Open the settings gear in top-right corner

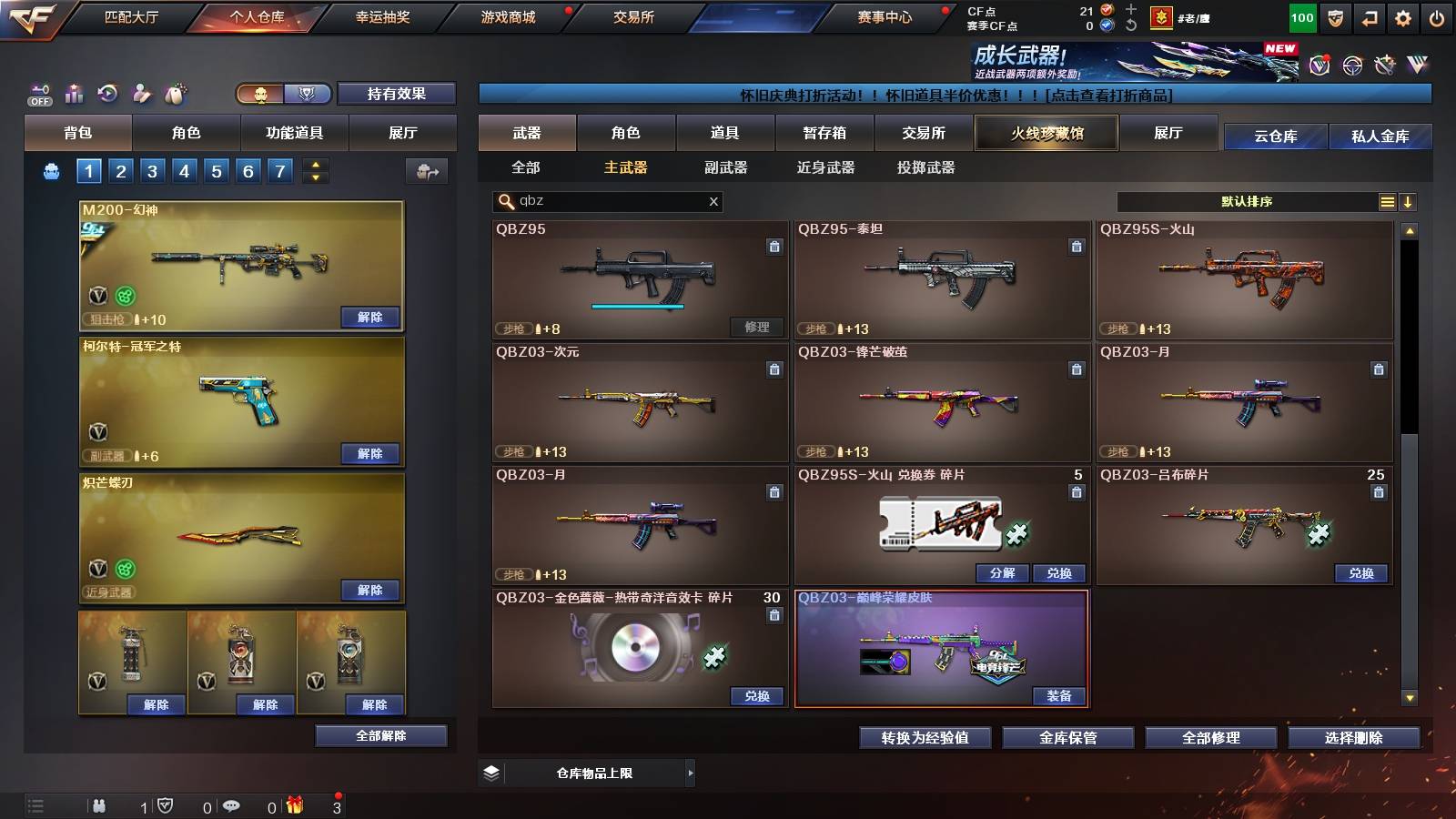(x=1404, y=16)
